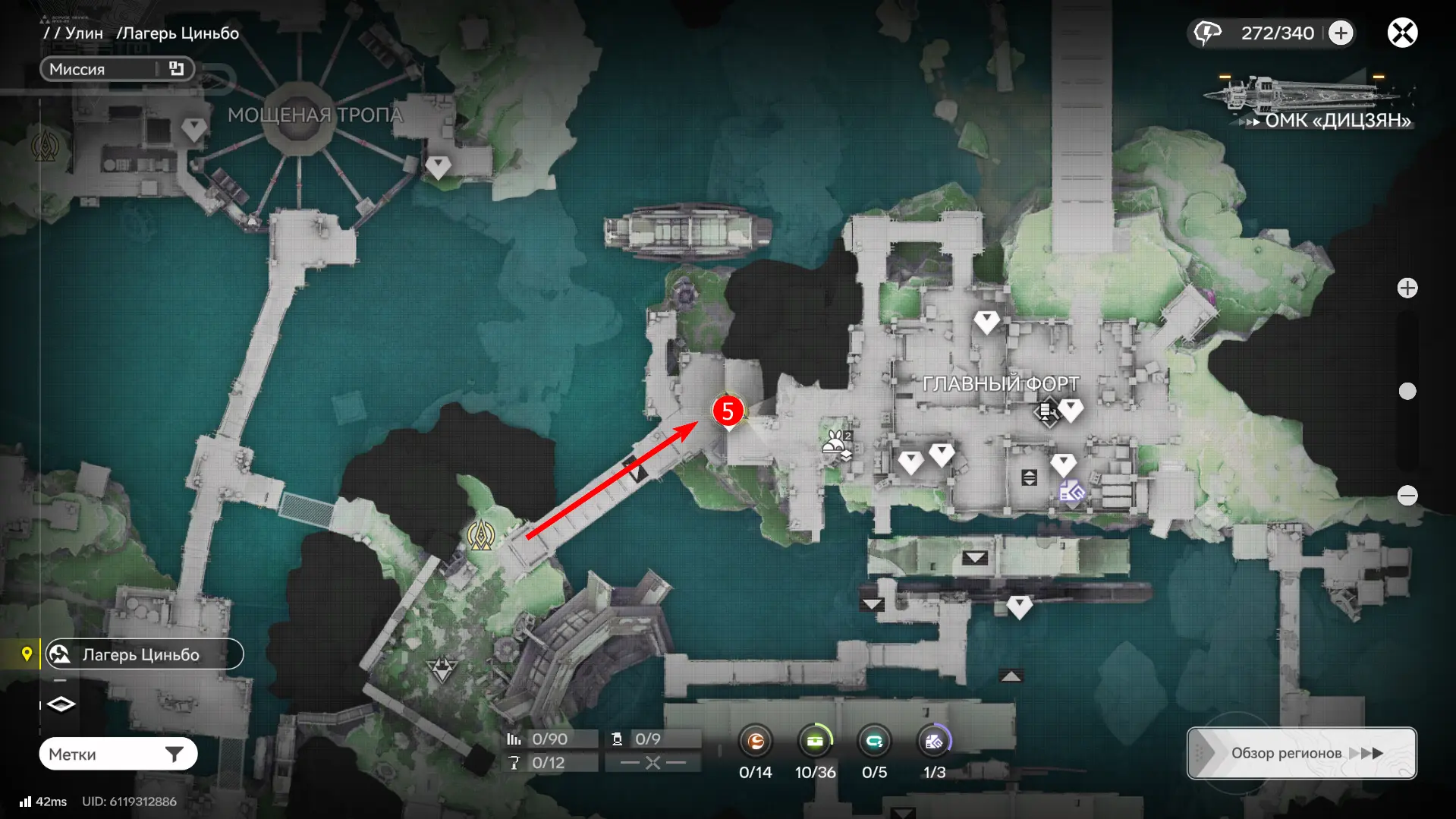Select the purple marker in Главный Форт
The width and height of the screenshot is (1456, 819).
(1071, 493)
